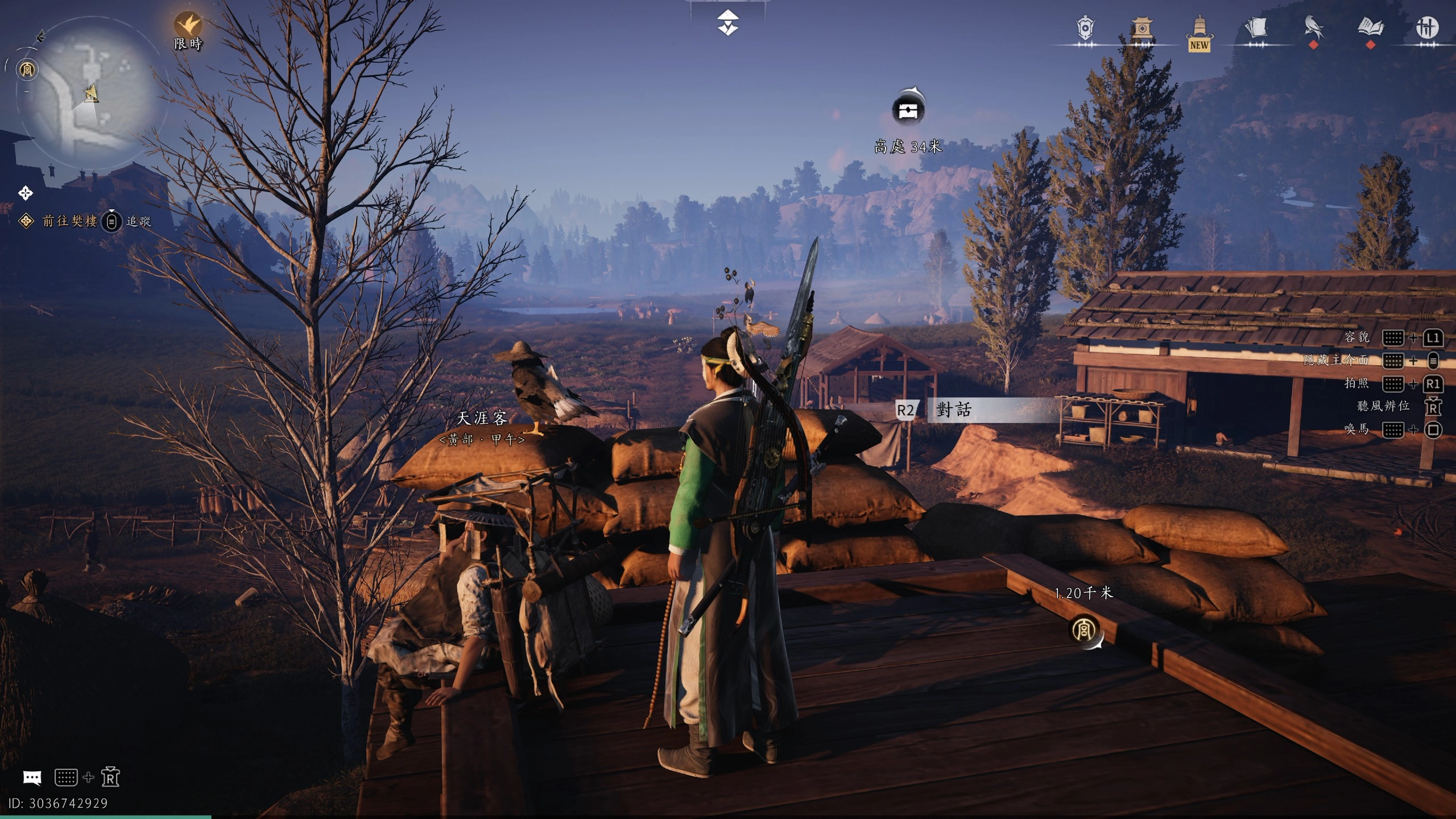Open the open-book journal icon
The image size is (1456, 819).
point(1370,27)
